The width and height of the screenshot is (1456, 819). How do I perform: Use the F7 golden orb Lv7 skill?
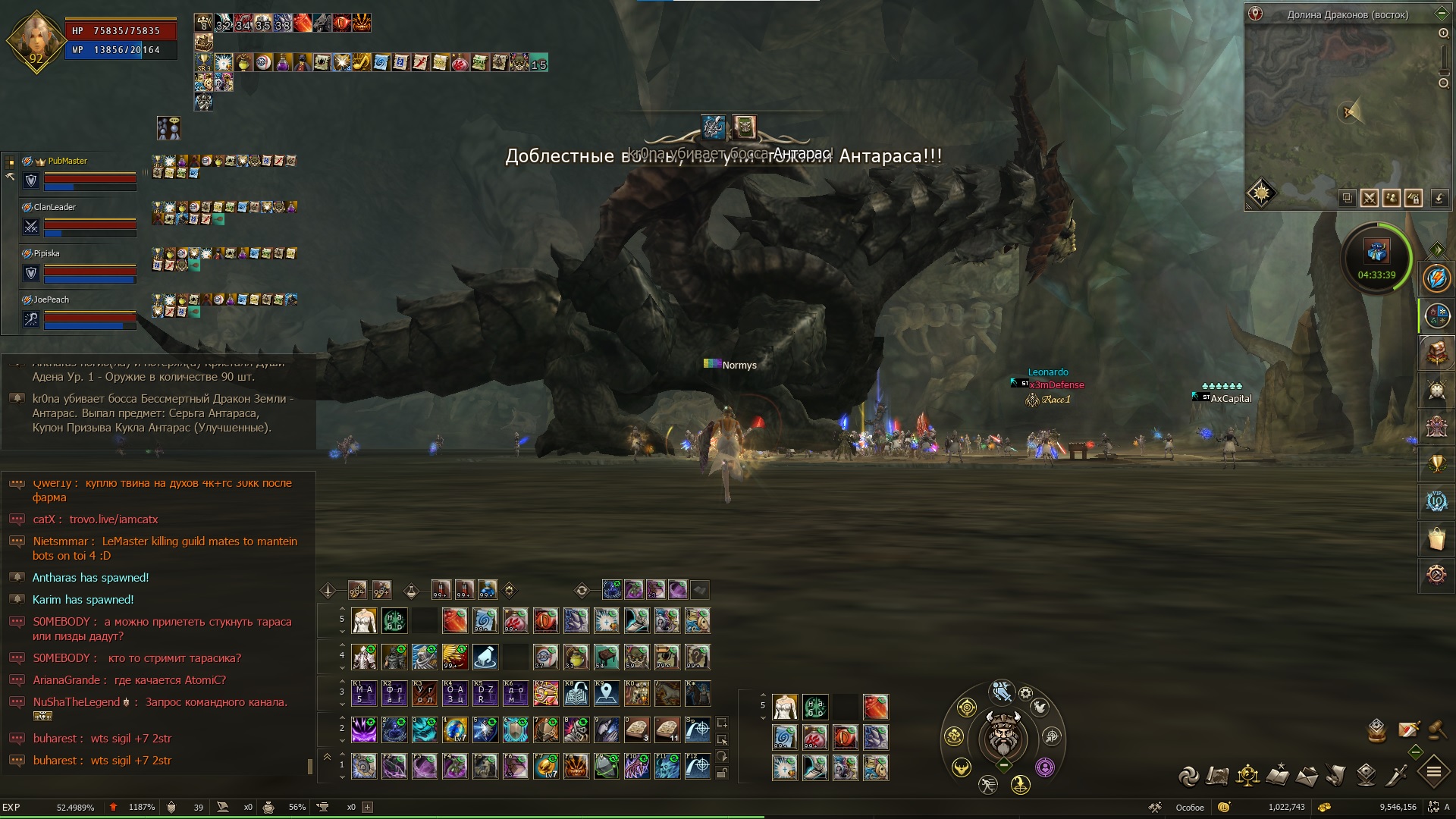pyautogui.click(x=546, y=767)
